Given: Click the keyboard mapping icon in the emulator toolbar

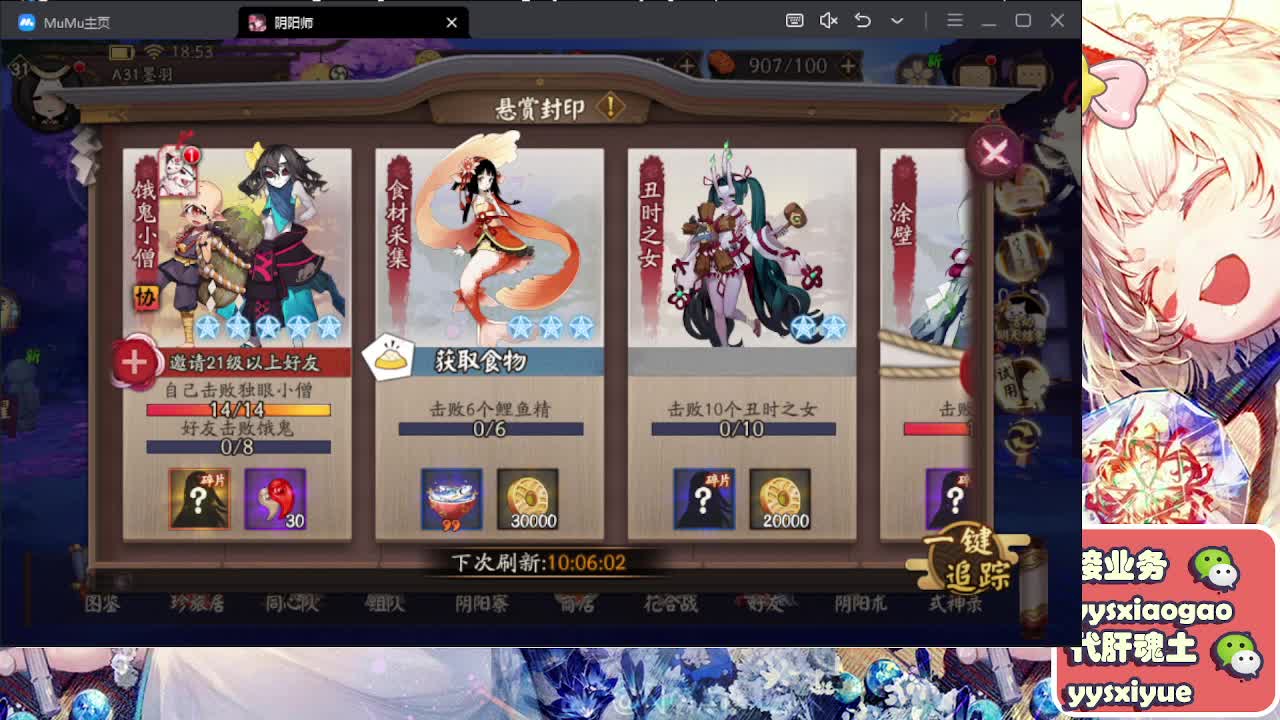Looking at the screenshot, I should tap(794, 20).
